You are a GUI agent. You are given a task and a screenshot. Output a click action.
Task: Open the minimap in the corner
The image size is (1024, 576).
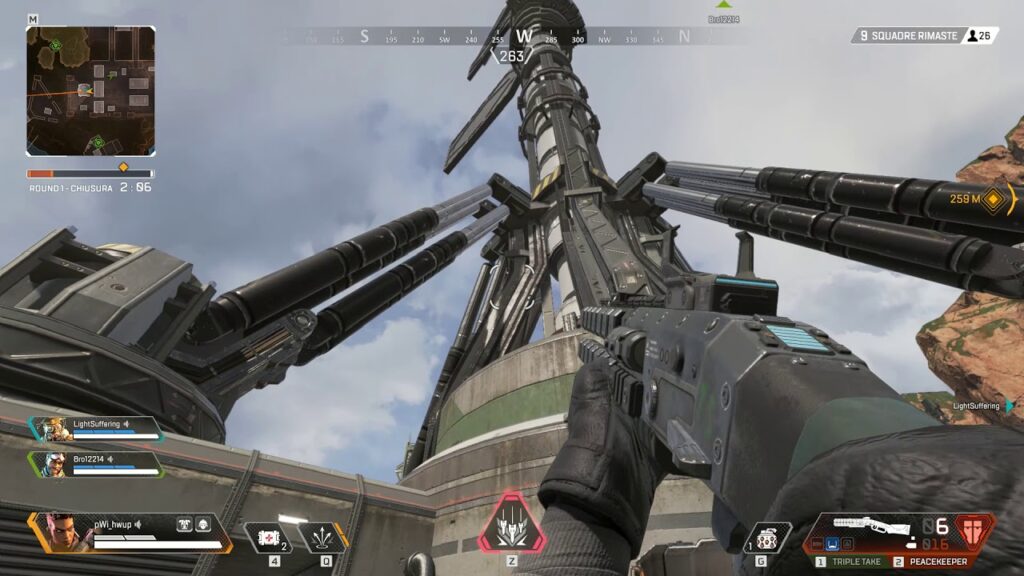90,91
